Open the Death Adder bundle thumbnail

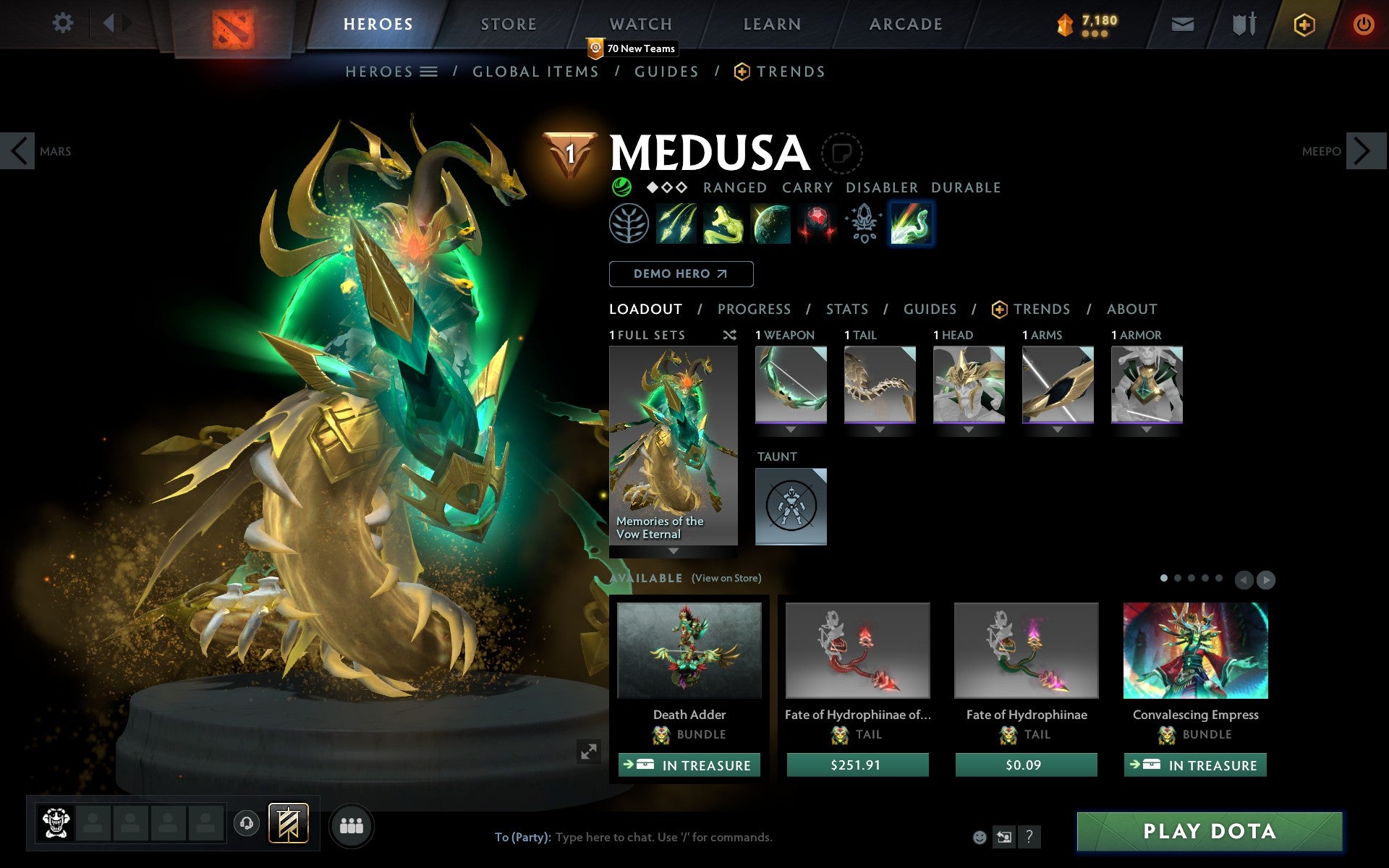click(x=689, y=651)
